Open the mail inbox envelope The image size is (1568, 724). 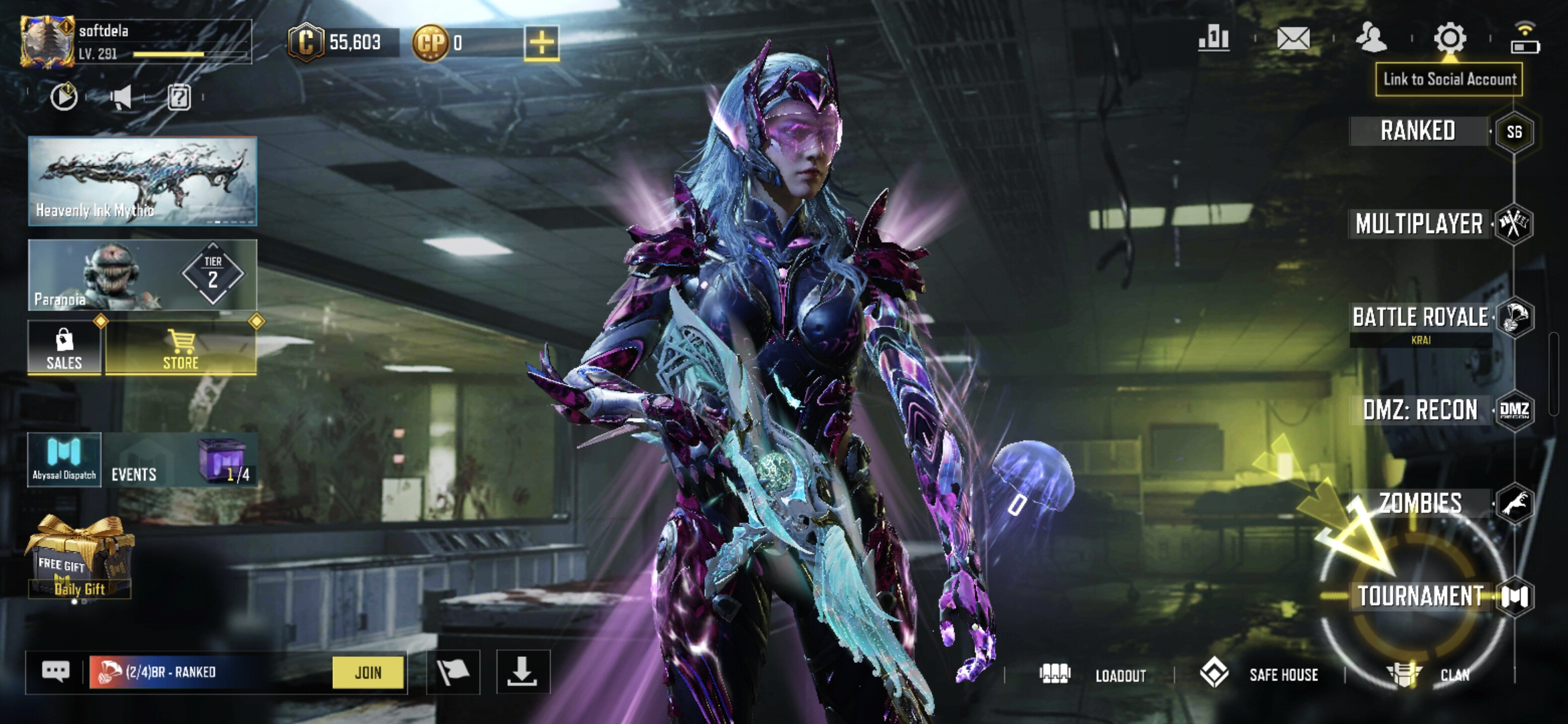[x=1293, y=38]
